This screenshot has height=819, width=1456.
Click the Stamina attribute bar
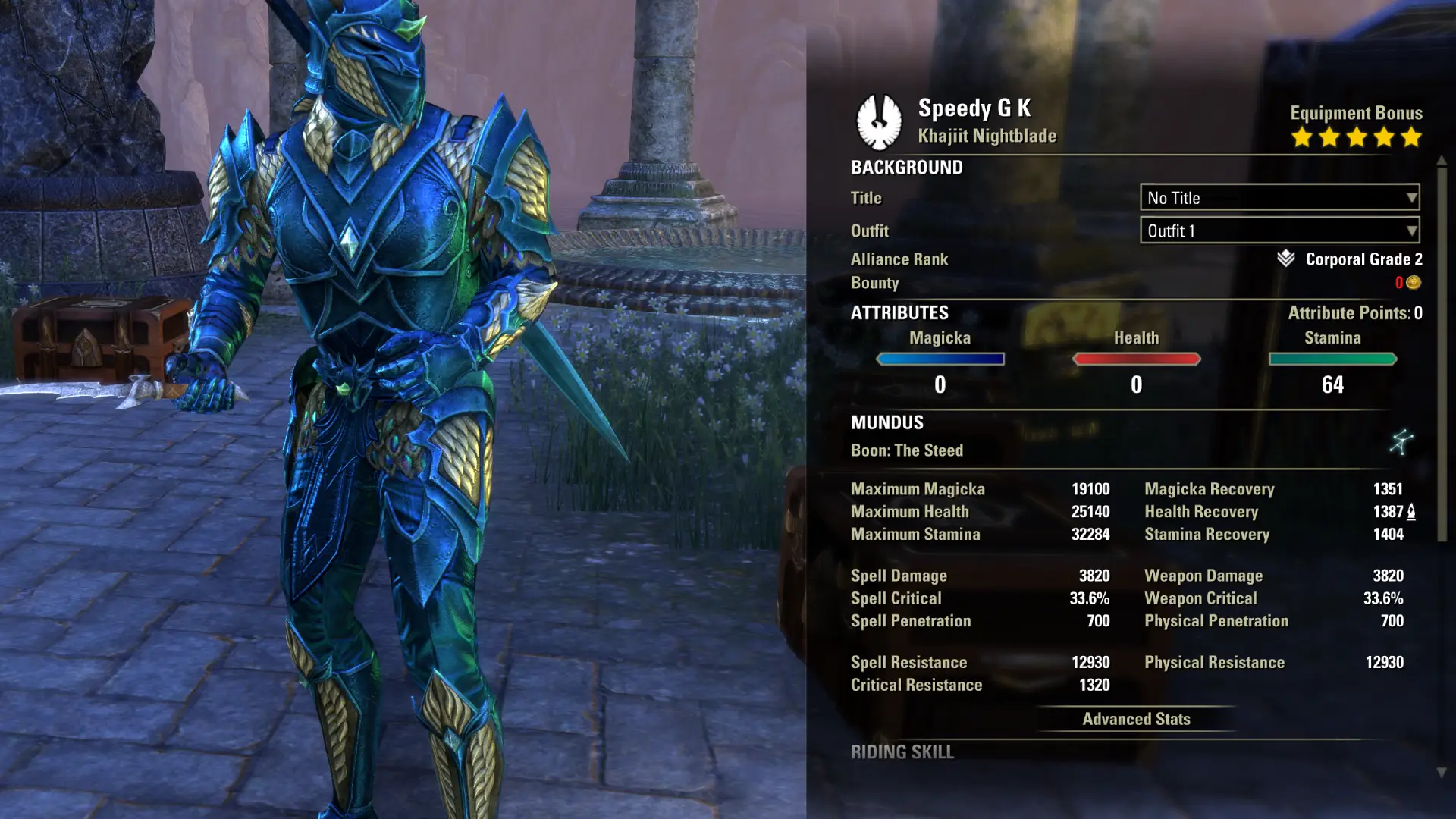coord(1332,359)
